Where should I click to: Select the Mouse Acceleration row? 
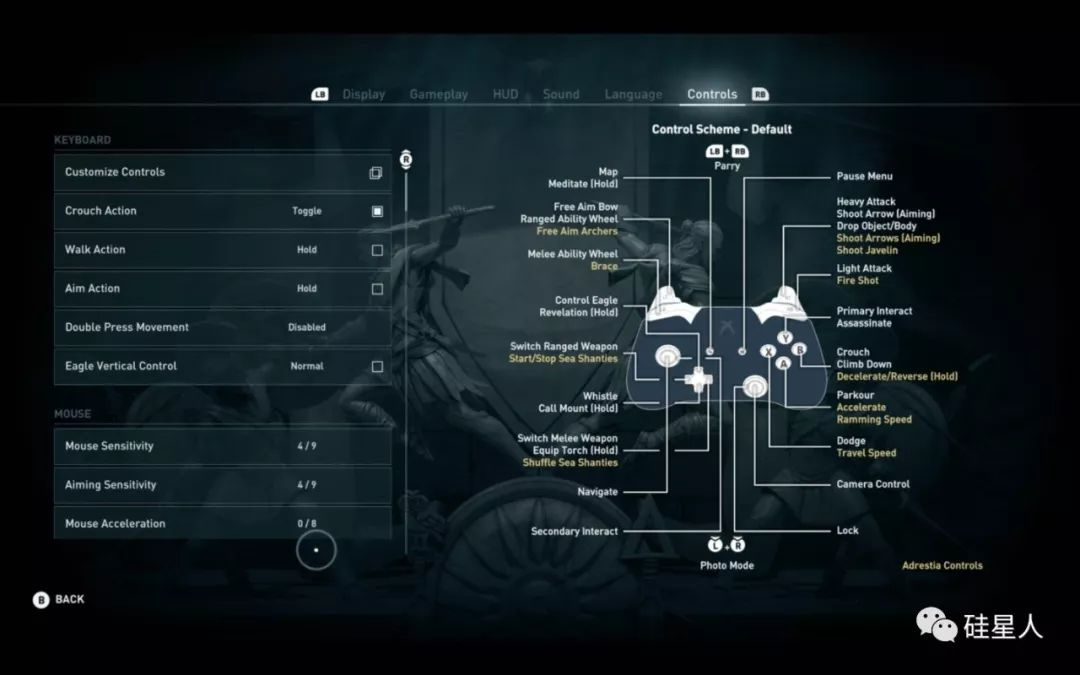[222, 523]
